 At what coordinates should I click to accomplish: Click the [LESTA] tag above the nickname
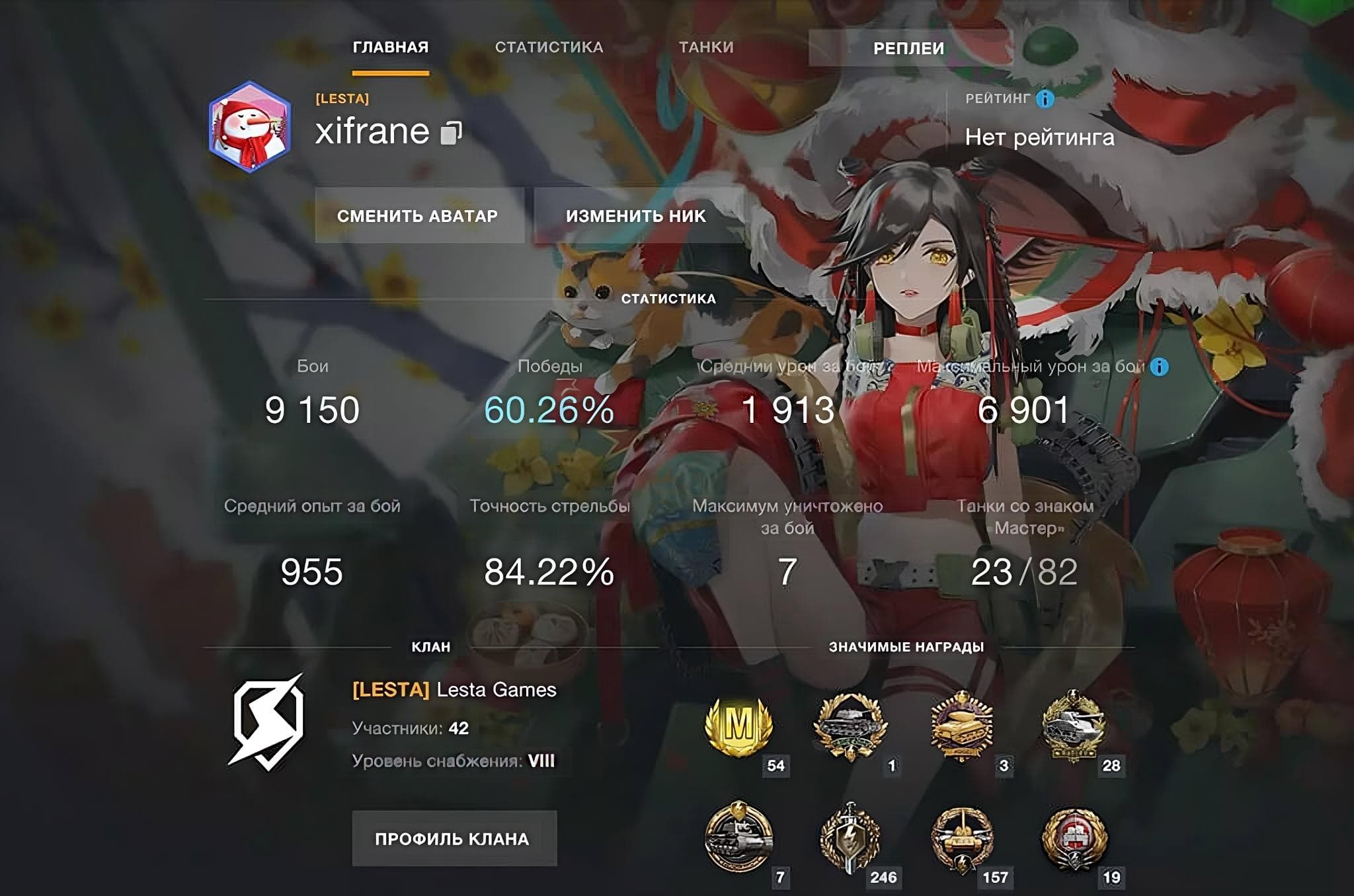[342, 99]
